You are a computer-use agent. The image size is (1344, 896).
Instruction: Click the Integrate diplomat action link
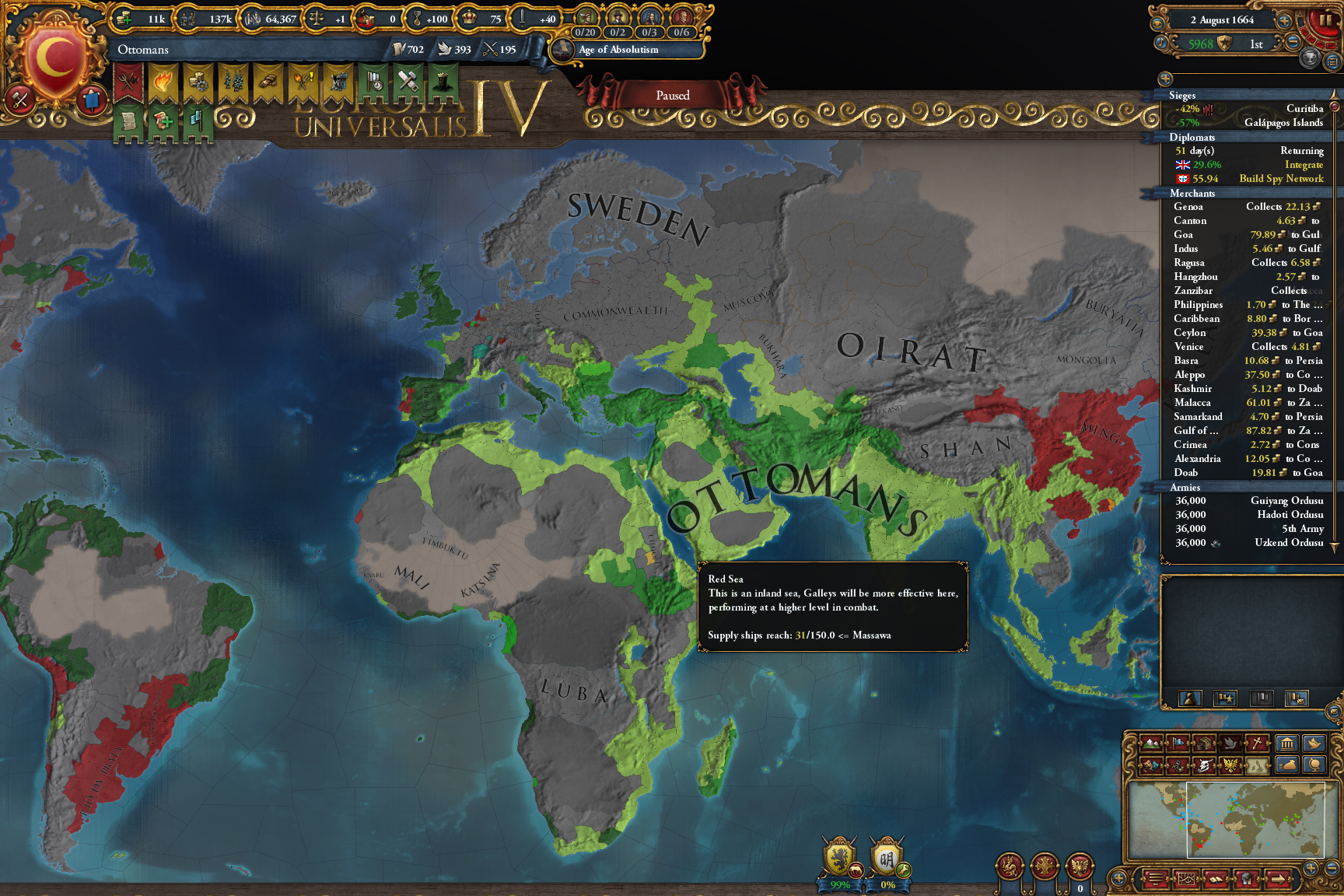click(x=1304, y=165)
